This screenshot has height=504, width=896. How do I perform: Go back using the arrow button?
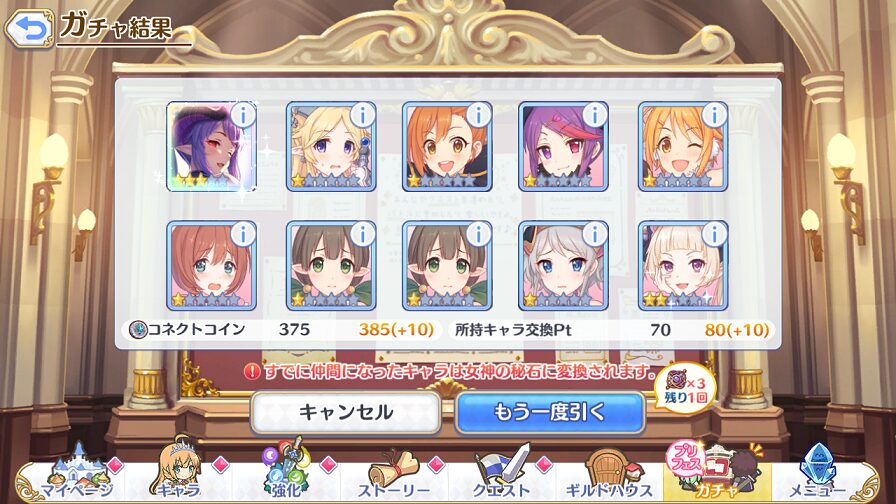[x=29, y=28]
